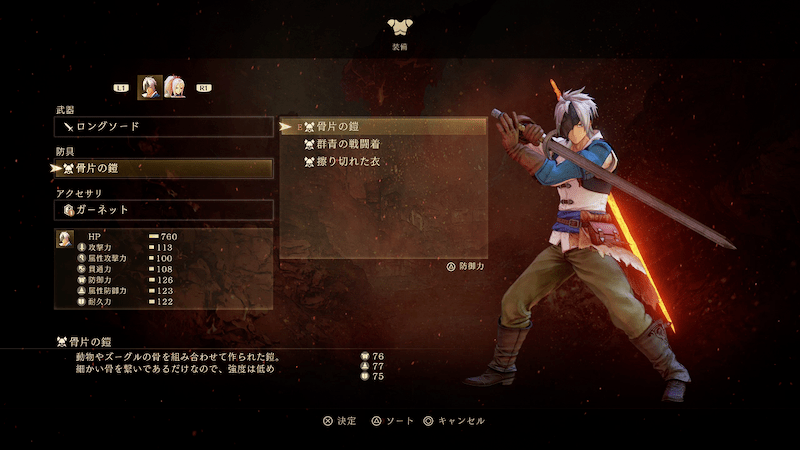Switch to the pink-haired character portrait

175,88
